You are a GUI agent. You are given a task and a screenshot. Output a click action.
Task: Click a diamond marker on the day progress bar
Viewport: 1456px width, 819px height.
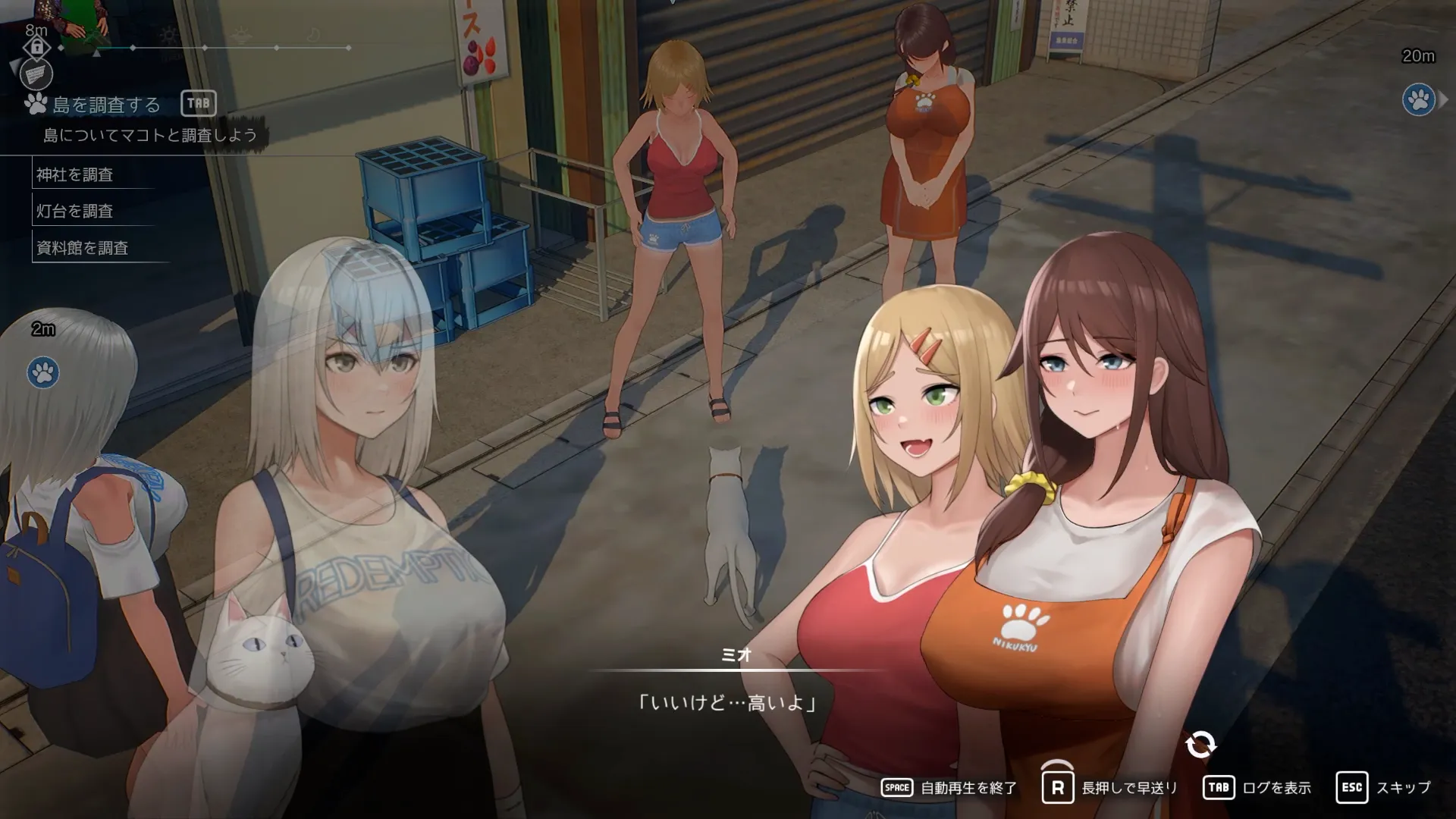205,47
